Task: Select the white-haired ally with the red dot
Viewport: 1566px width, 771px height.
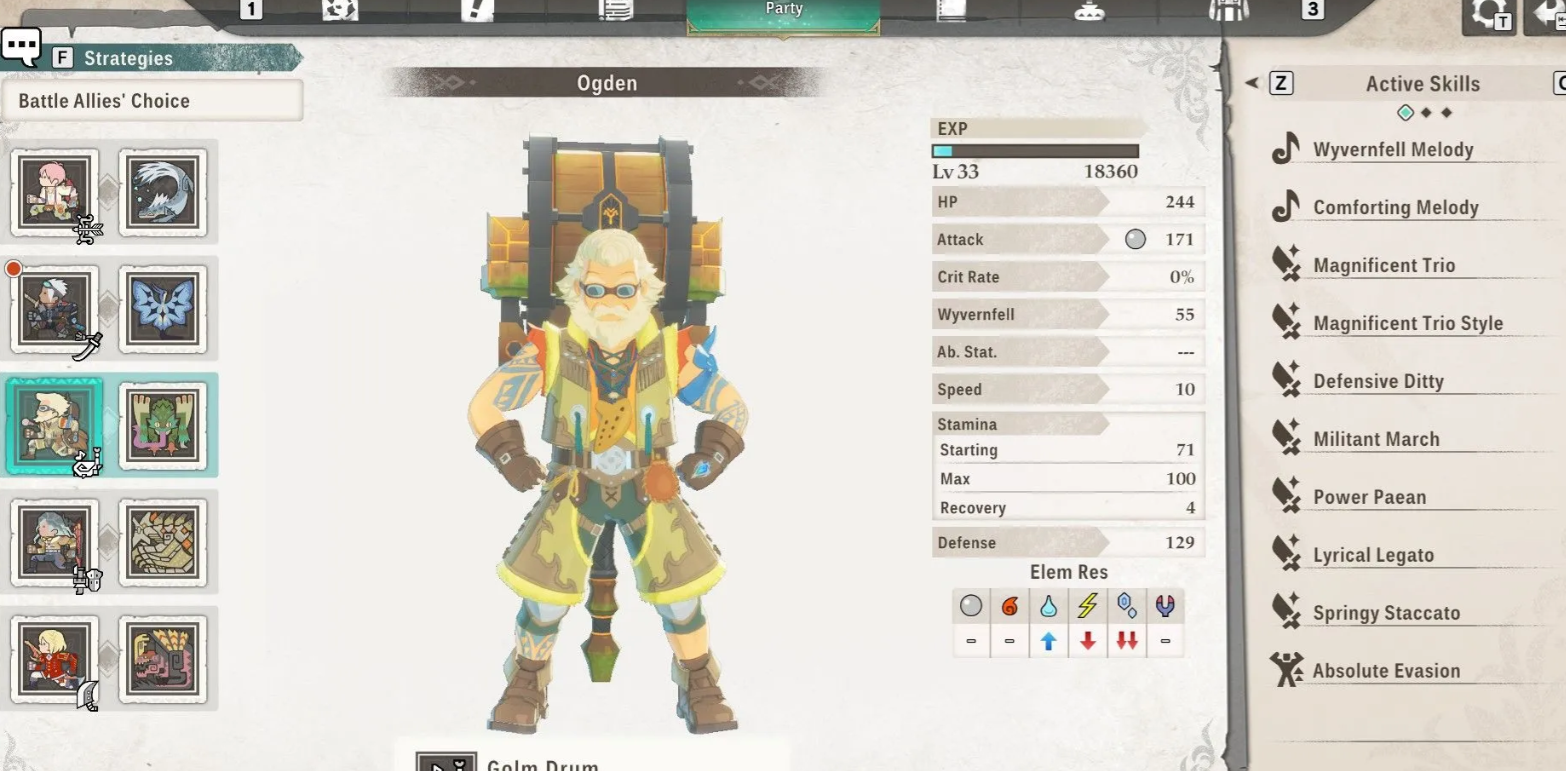Action: pos(55,309)
